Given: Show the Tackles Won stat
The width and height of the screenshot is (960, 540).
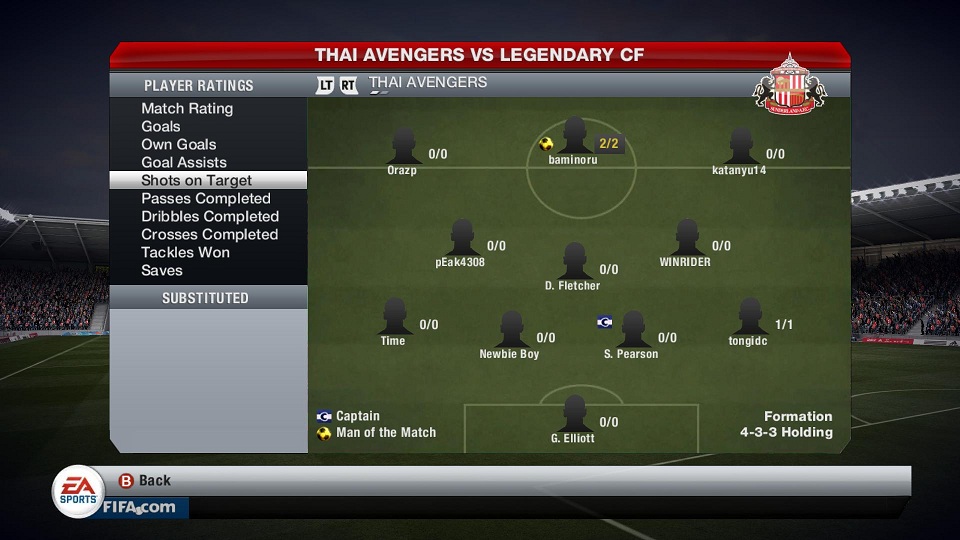Looking at the screenshot, I should click(x=186, y=252).
